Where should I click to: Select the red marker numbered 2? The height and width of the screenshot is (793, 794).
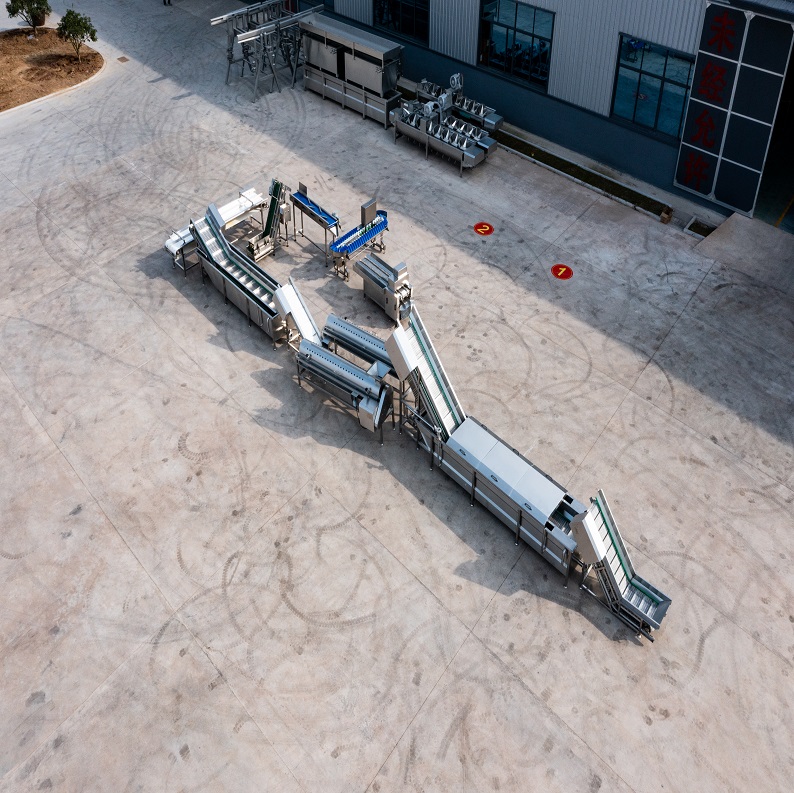pyautogui.click(x=483, y=228)
